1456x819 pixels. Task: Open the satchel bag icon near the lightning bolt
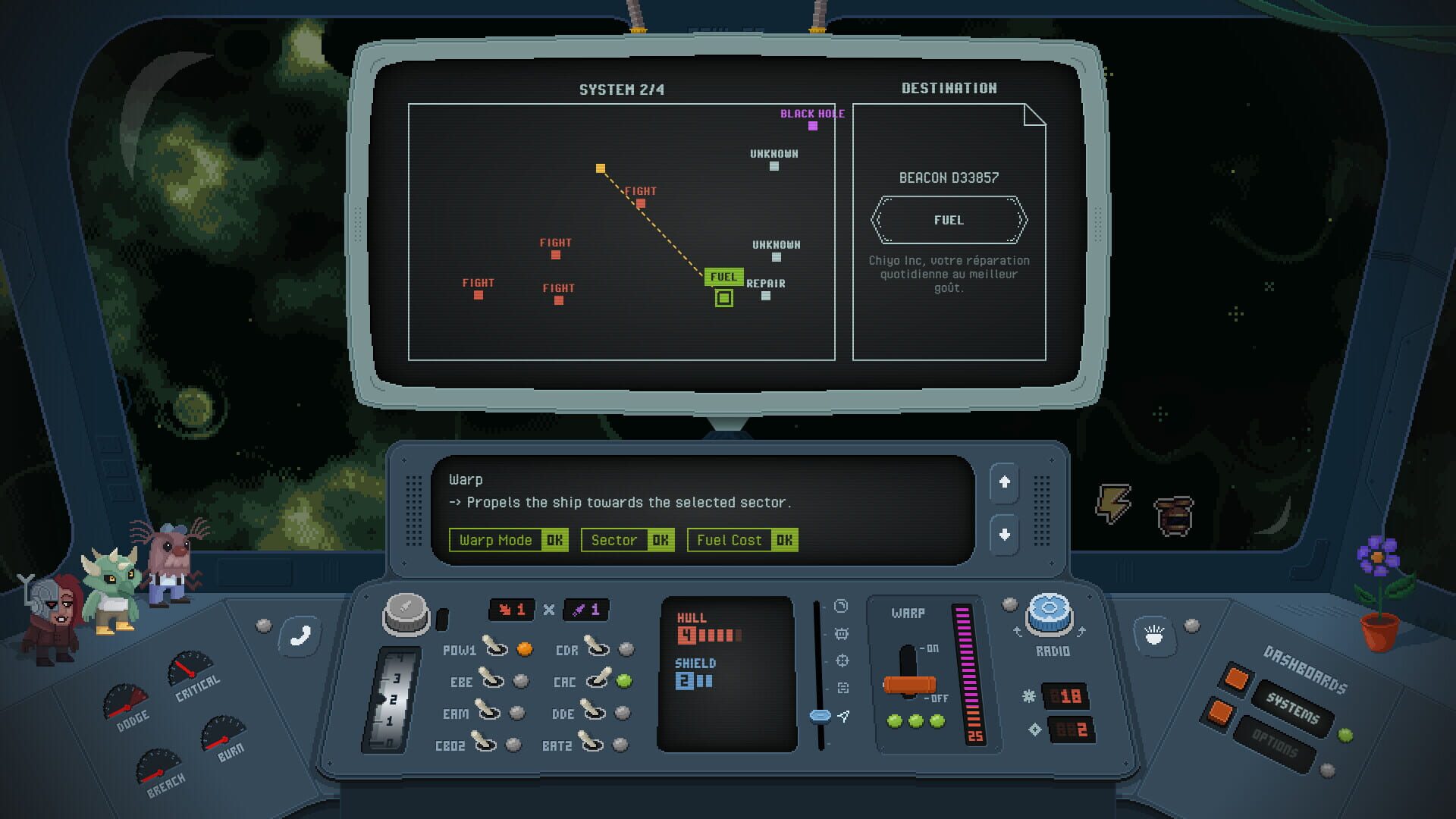click(1175, 516)
